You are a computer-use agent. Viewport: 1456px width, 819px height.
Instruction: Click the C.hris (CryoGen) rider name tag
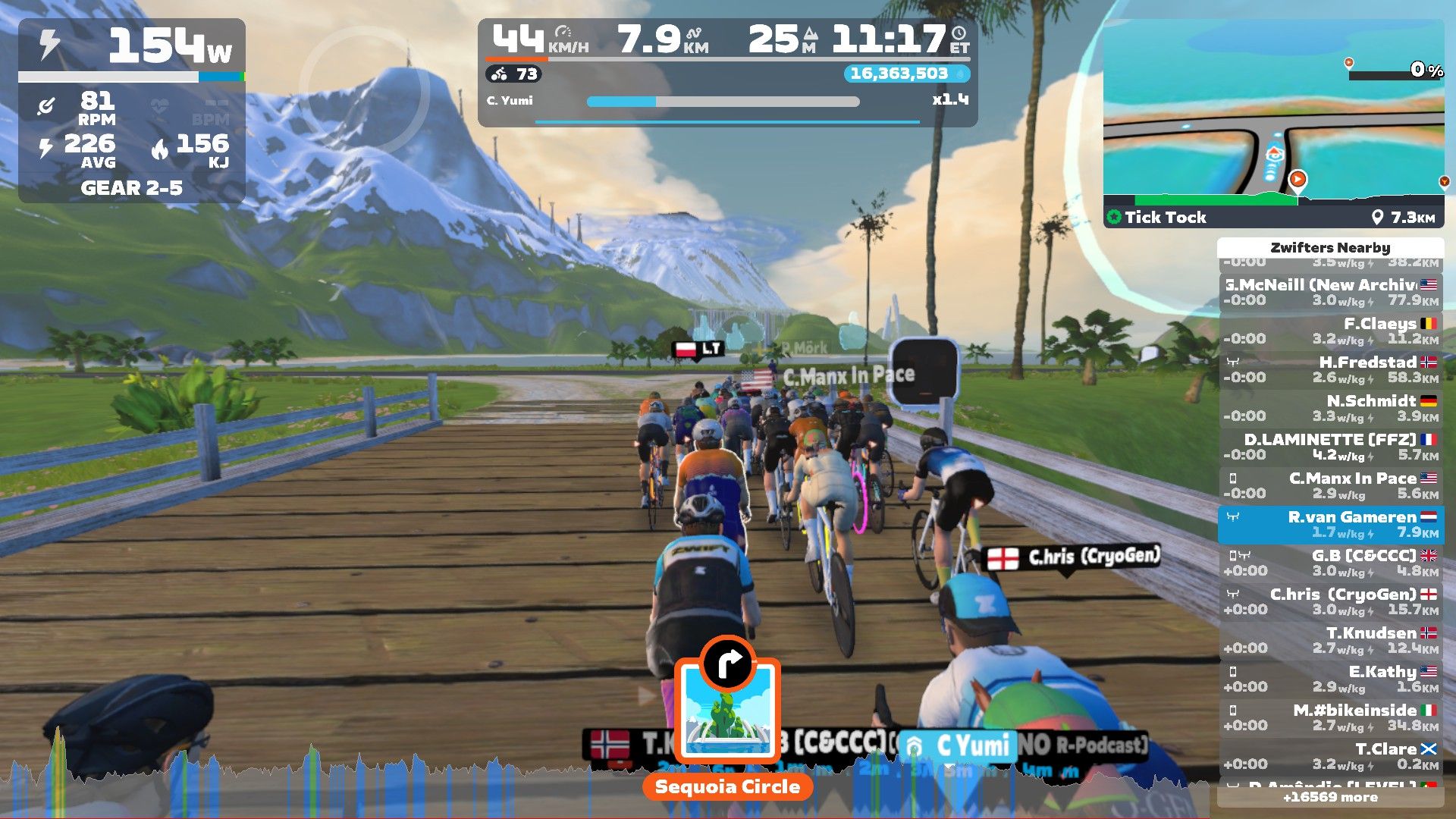1073,557
